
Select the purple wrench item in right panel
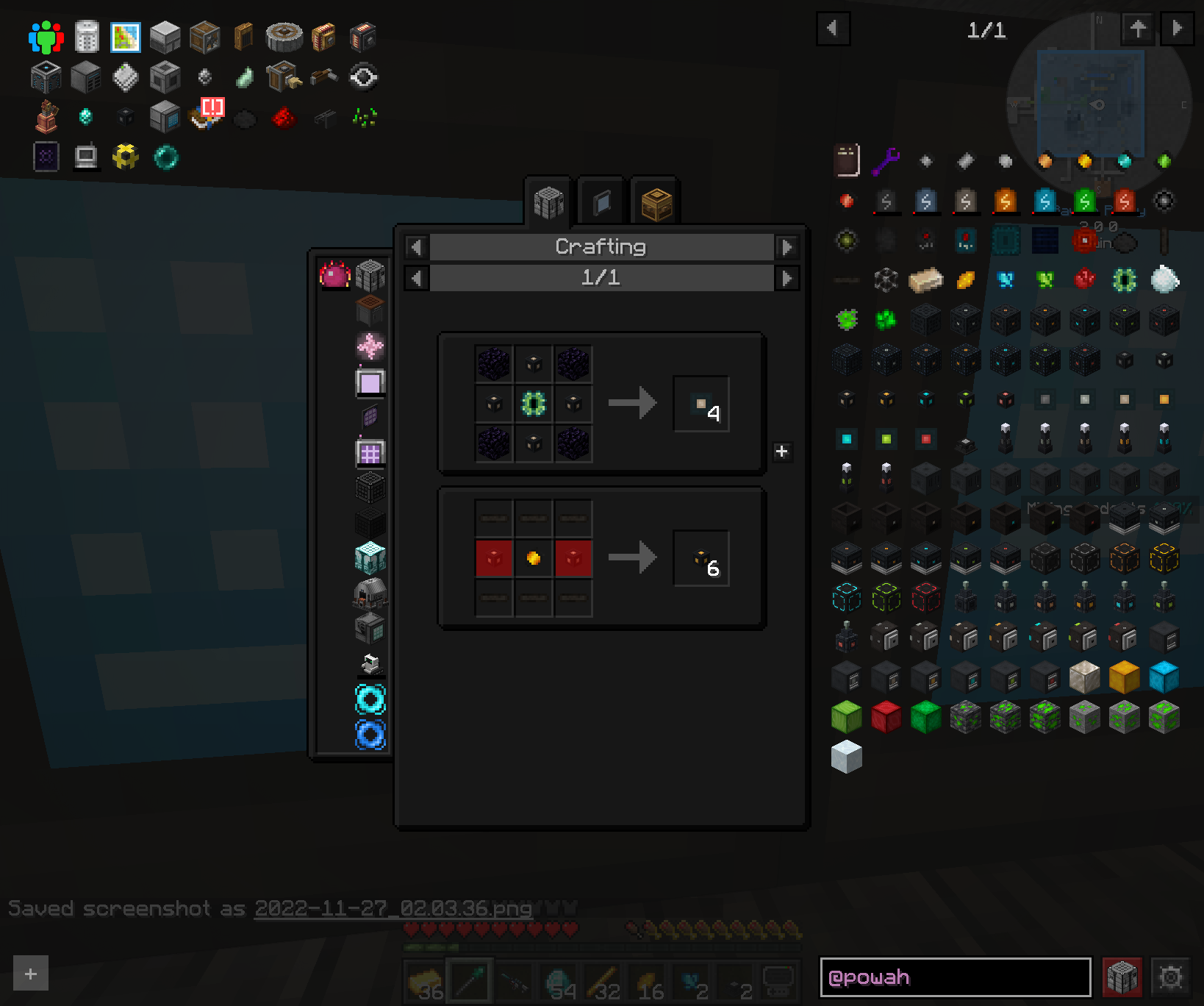pos(886,160)
